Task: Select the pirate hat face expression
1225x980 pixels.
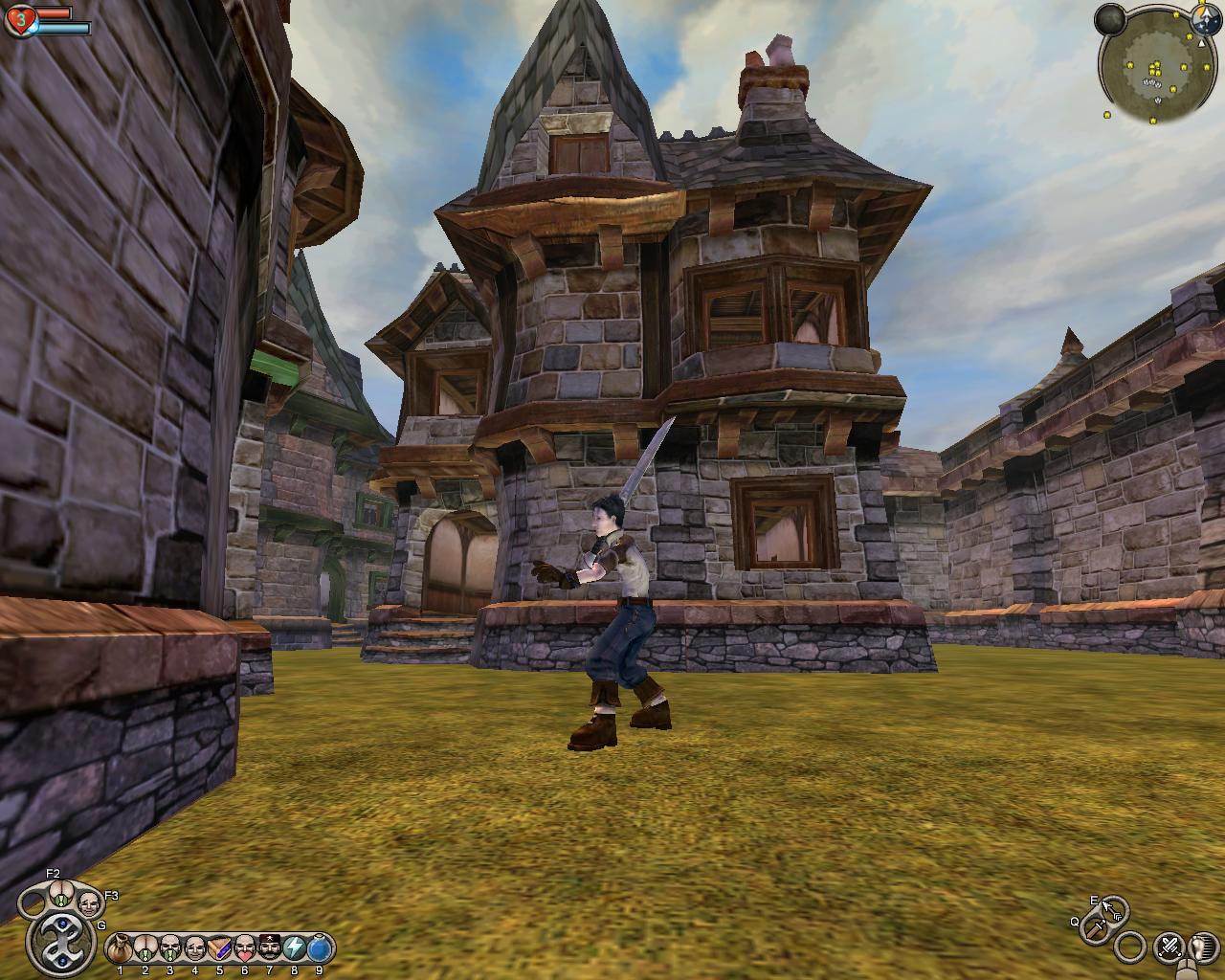Action: coord(269,948)
